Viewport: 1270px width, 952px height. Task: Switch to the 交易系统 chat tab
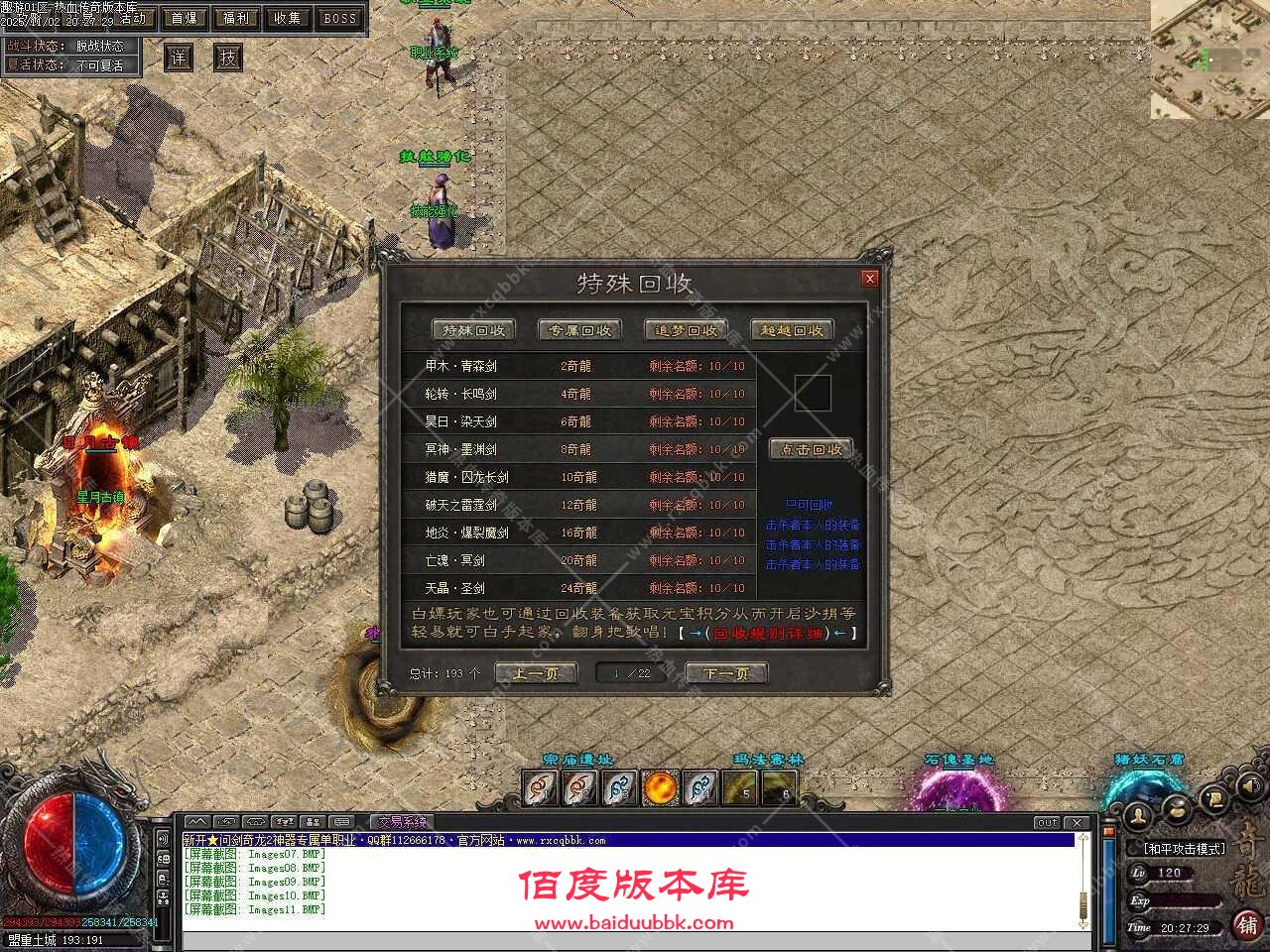pos(403,821)
